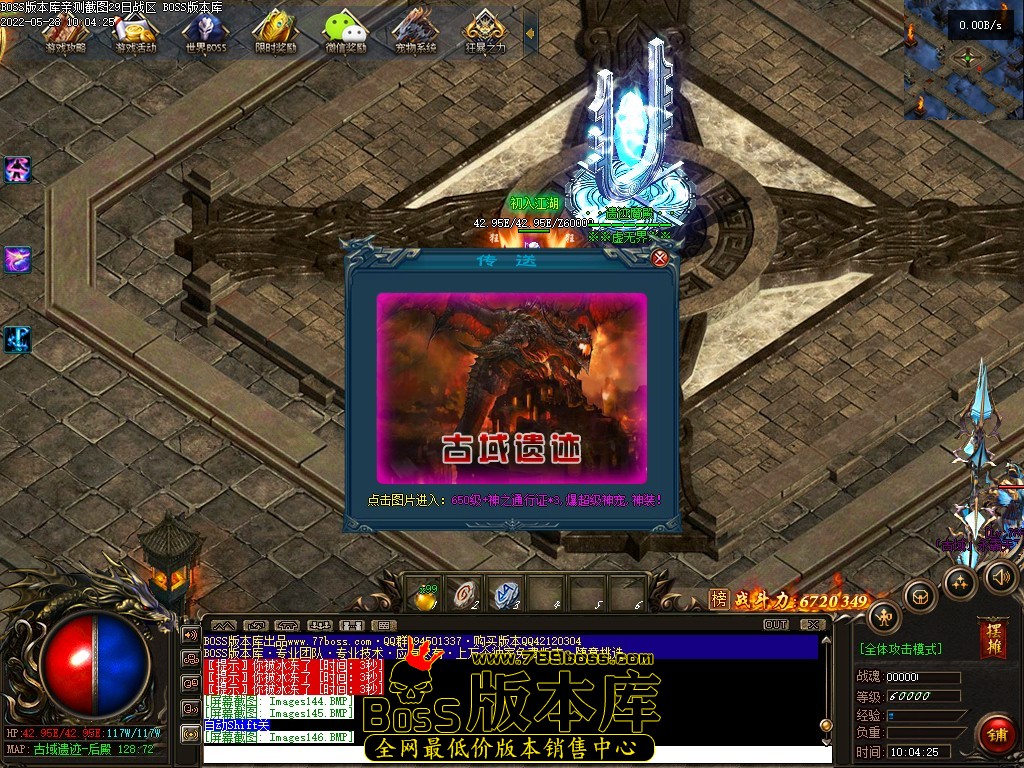The image size is (1024, 768).
Task: Click the minimap
Action: click(x=964, y=60)
